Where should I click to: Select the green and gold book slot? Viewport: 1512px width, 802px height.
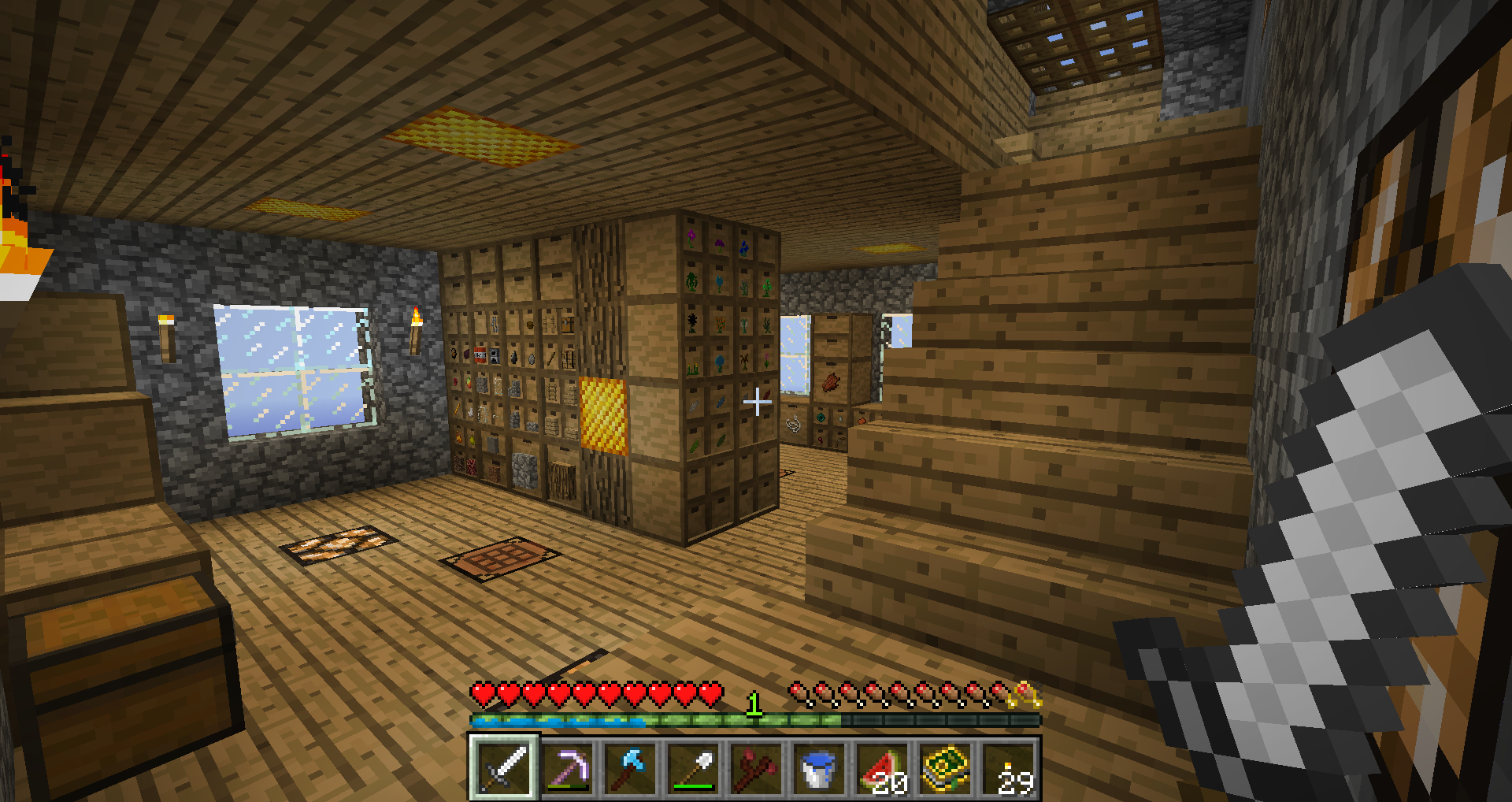pyautogui.click(x=945, y=767)
